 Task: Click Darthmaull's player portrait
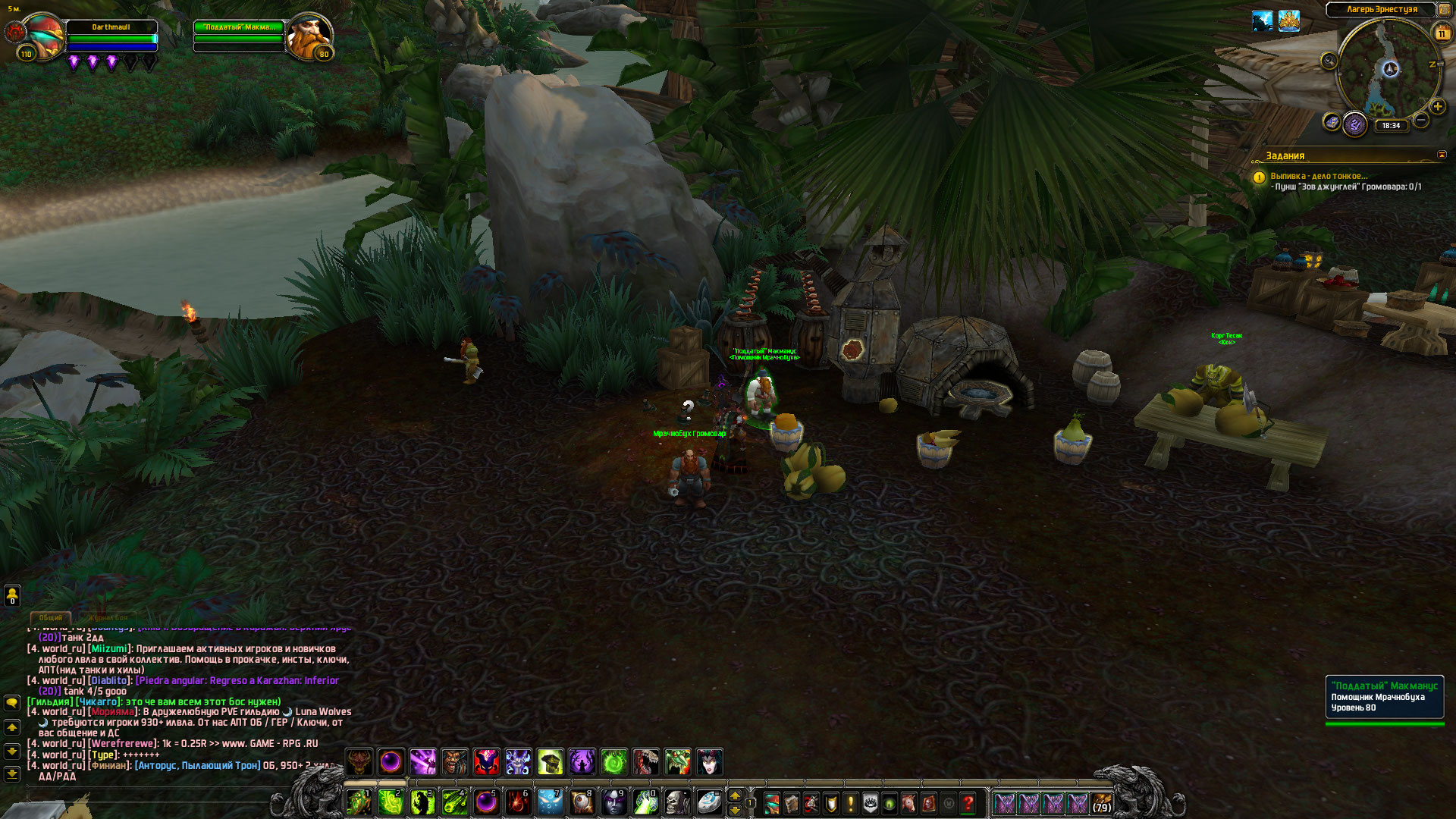click(44, 36)
